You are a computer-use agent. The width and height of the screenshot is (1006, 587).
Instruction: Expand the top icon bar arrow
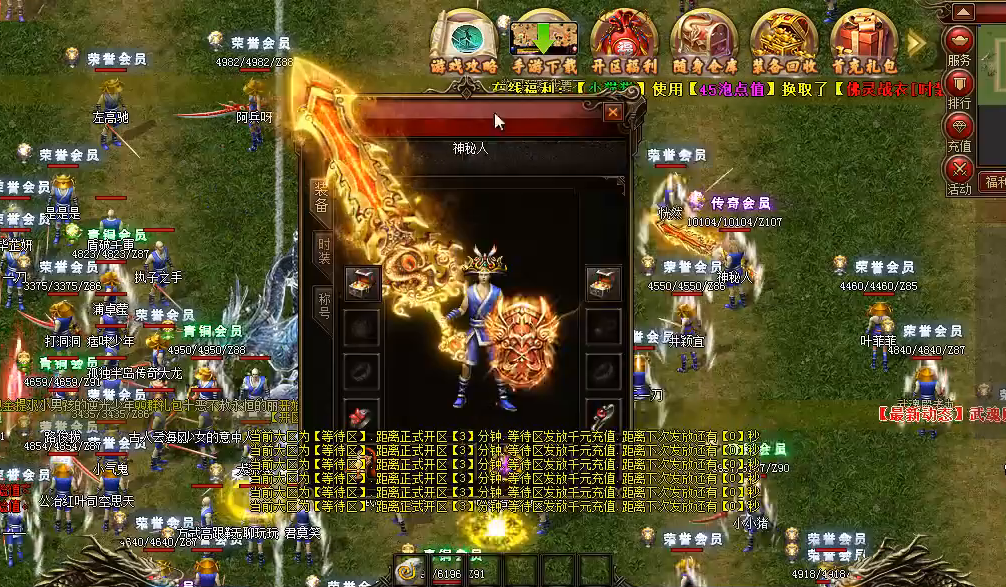click(x=917, y=40)
